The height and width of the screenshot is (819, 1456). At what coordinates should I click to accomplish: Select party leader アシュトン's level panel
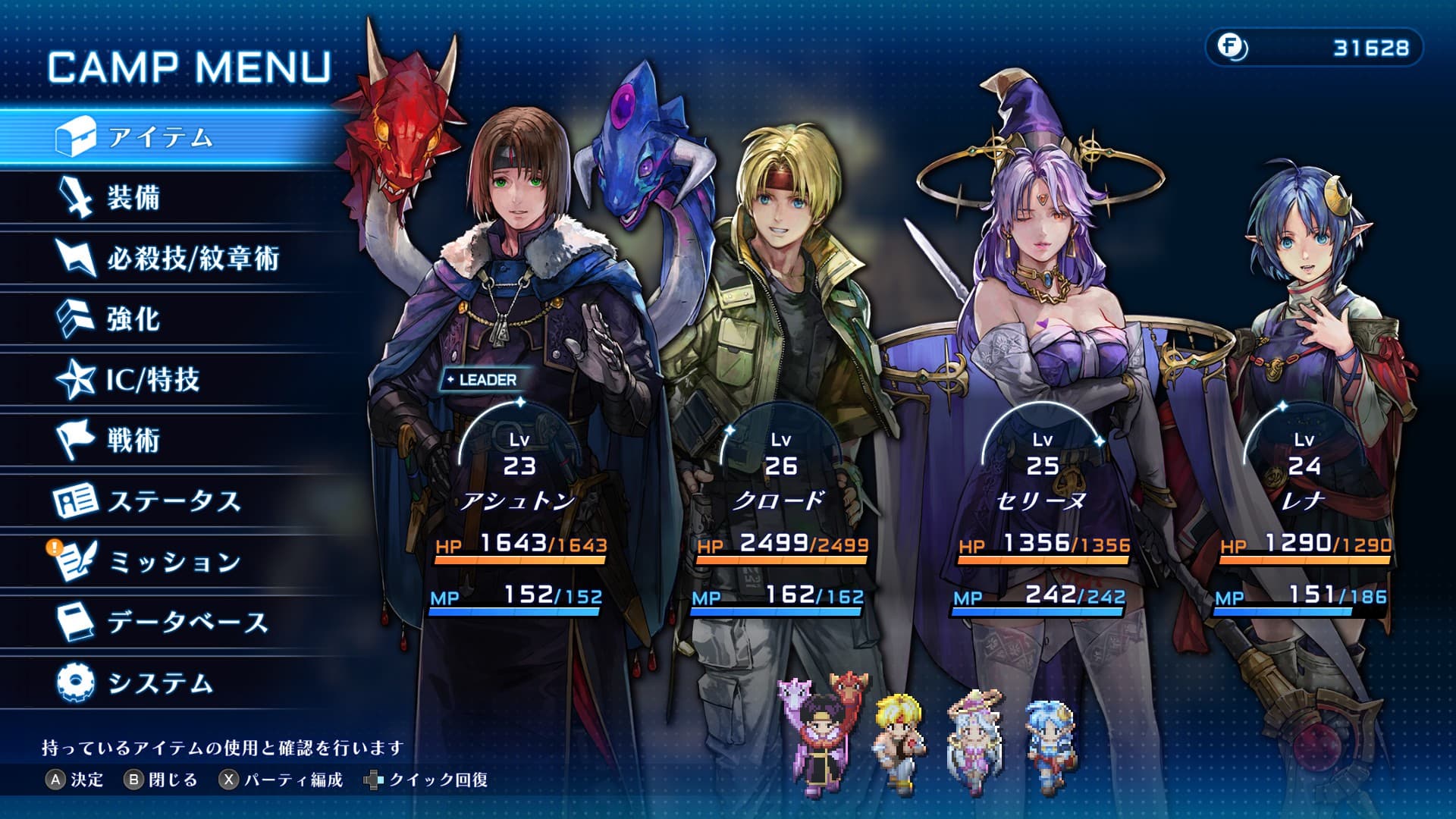(x=519, y=455)
